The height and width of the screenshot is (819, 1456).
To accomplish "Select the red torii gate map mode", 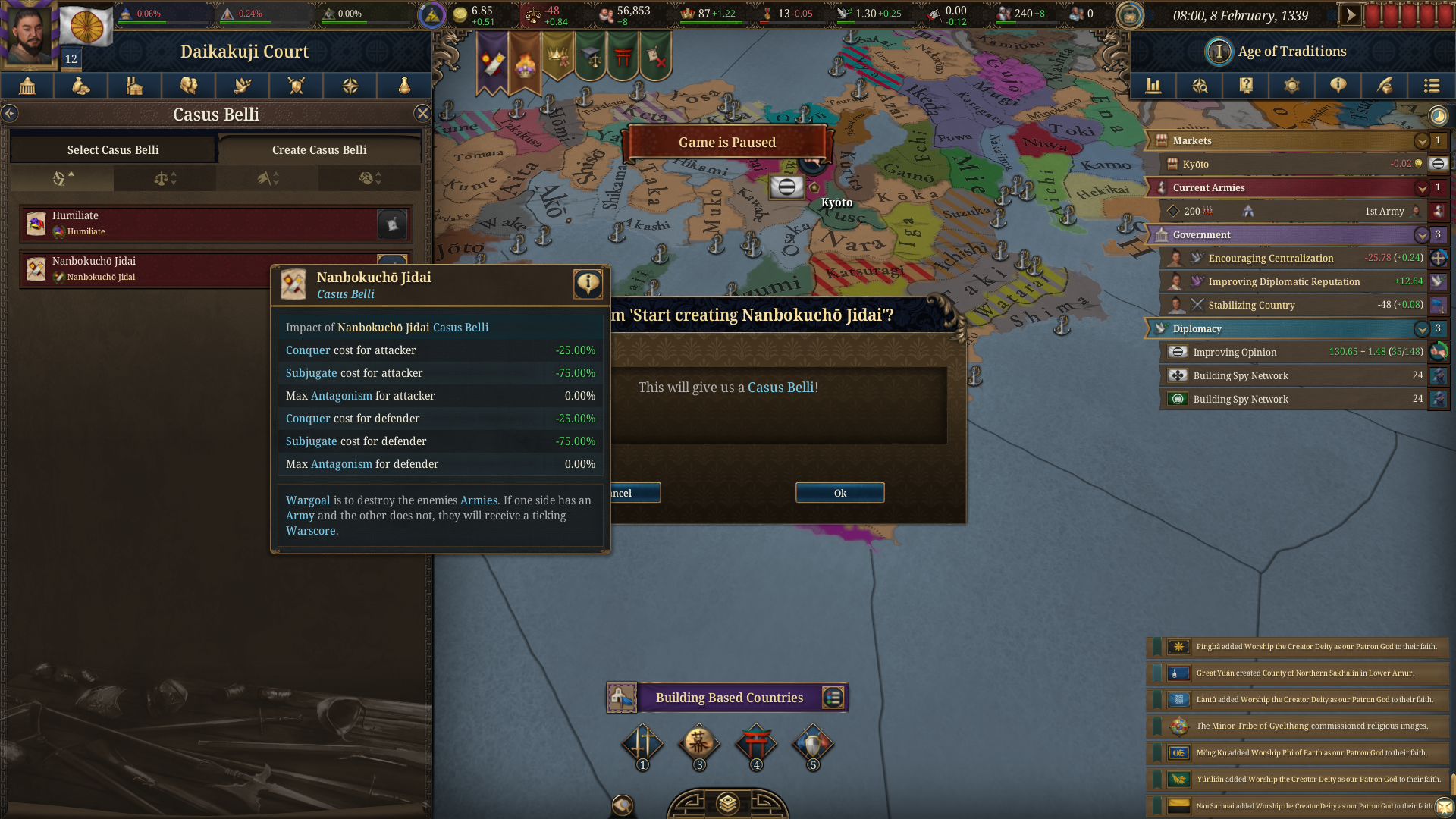I will coord(755,744).
